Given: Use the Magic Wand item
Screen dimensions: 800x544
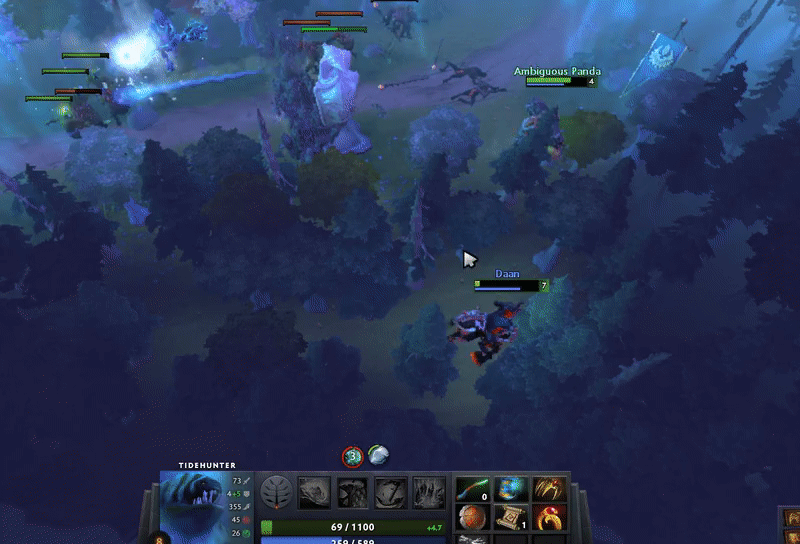Looking at the screenshot, I should click(x=472, y=489).
